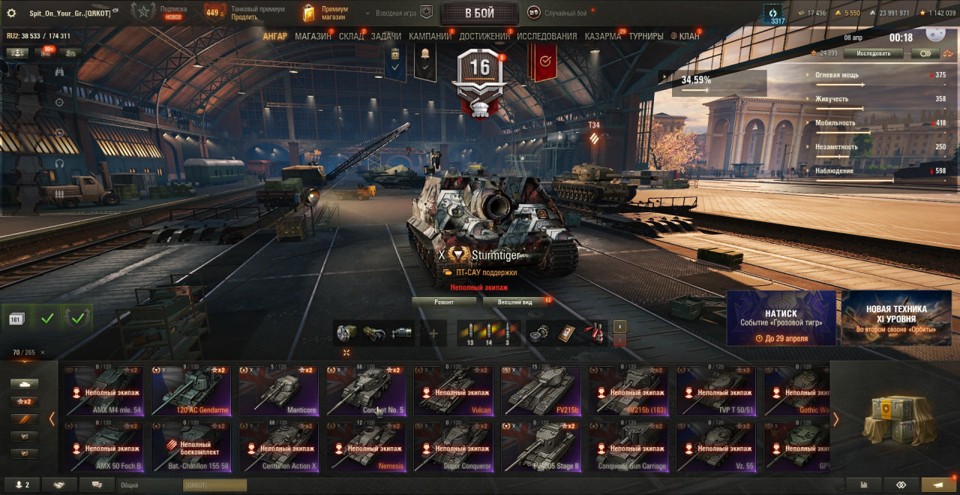Click the Исследовать research button

click(873, 52)
